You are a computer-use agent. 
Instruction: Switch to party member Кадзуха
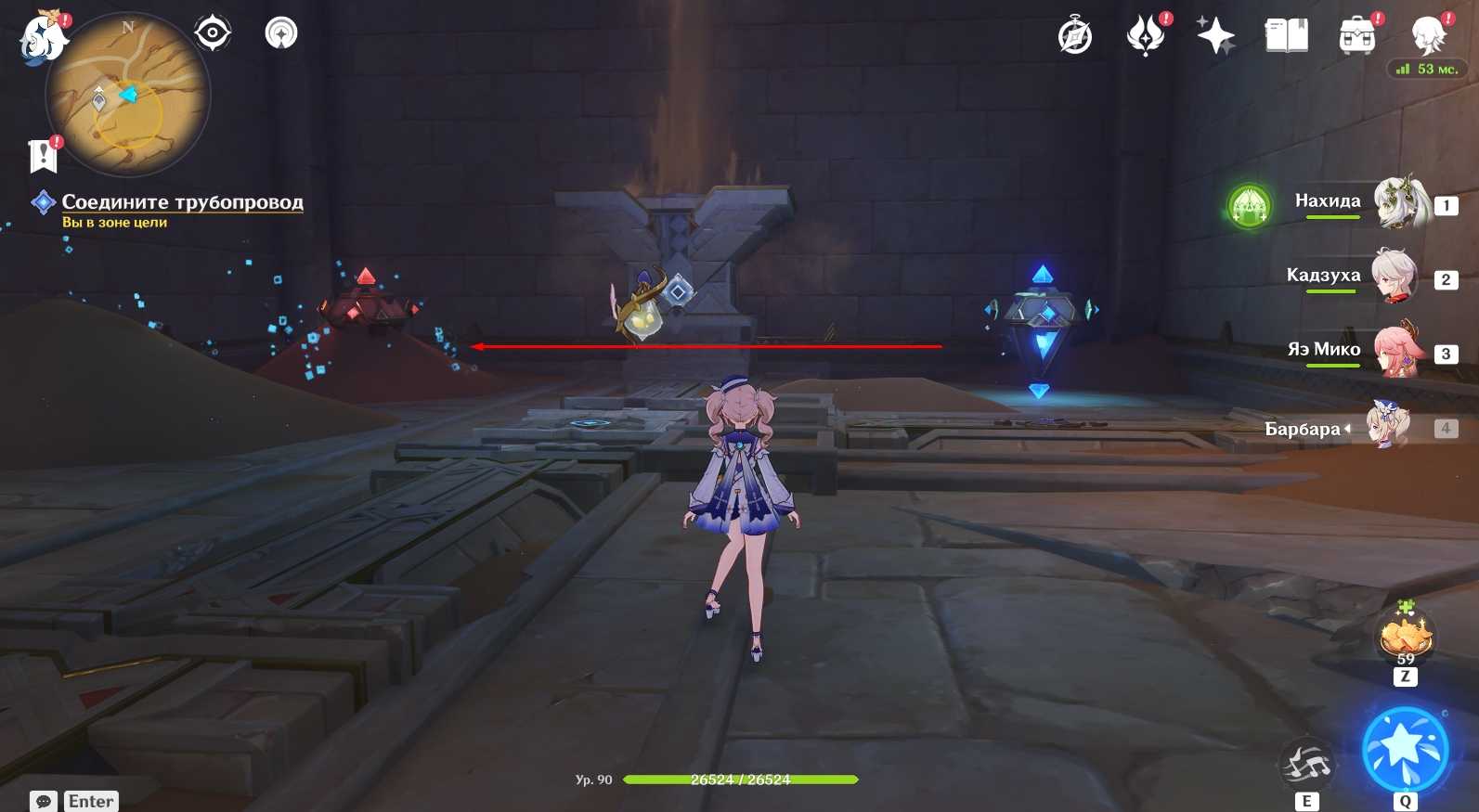click(x=1395, y=277)
